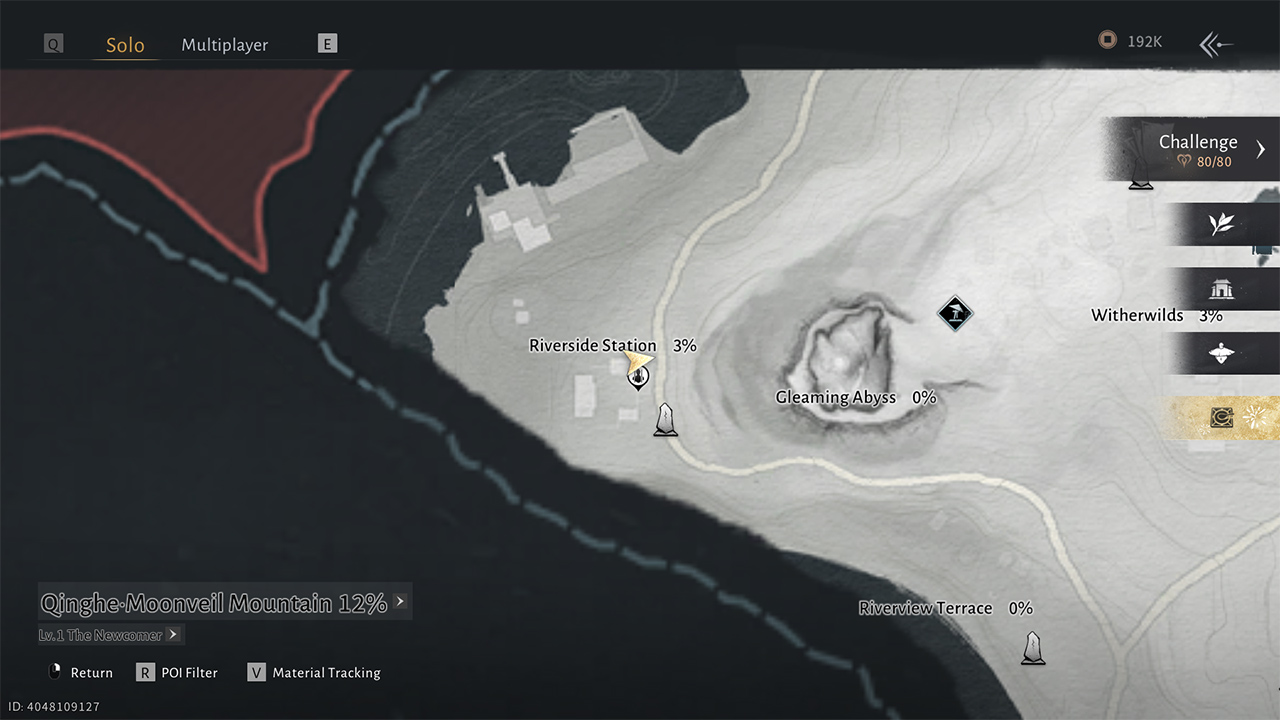Select the pavilion gate category icon

coord(1221,290)
